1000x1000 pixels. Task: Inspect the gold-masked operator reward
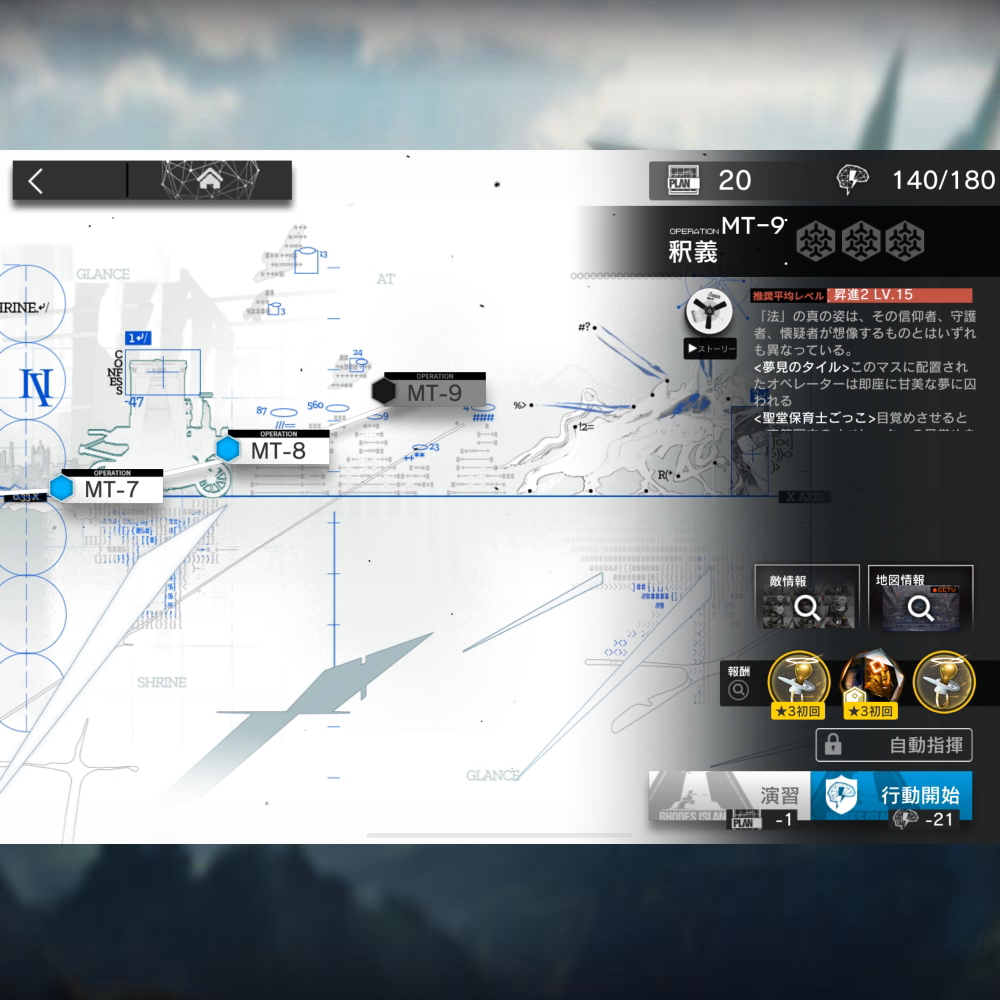coord(869,682)
